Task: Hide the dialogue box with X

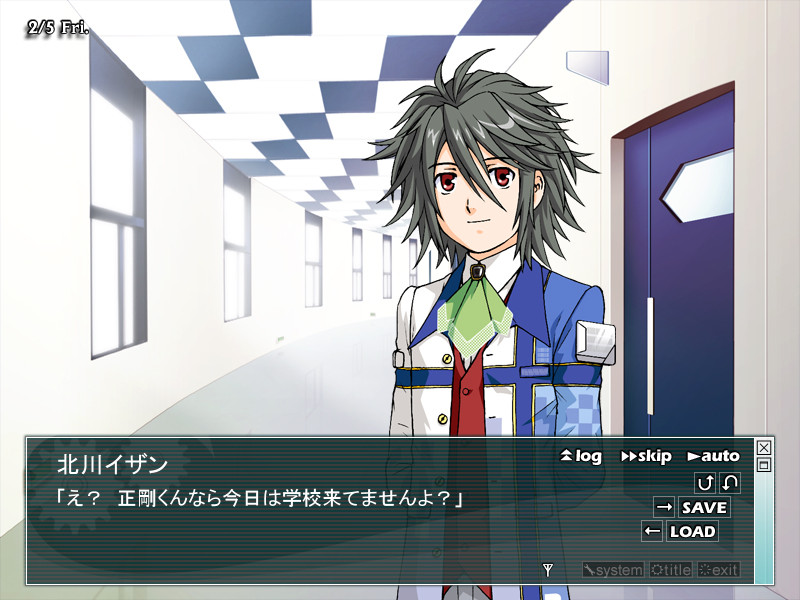Action: click(764, 447)
